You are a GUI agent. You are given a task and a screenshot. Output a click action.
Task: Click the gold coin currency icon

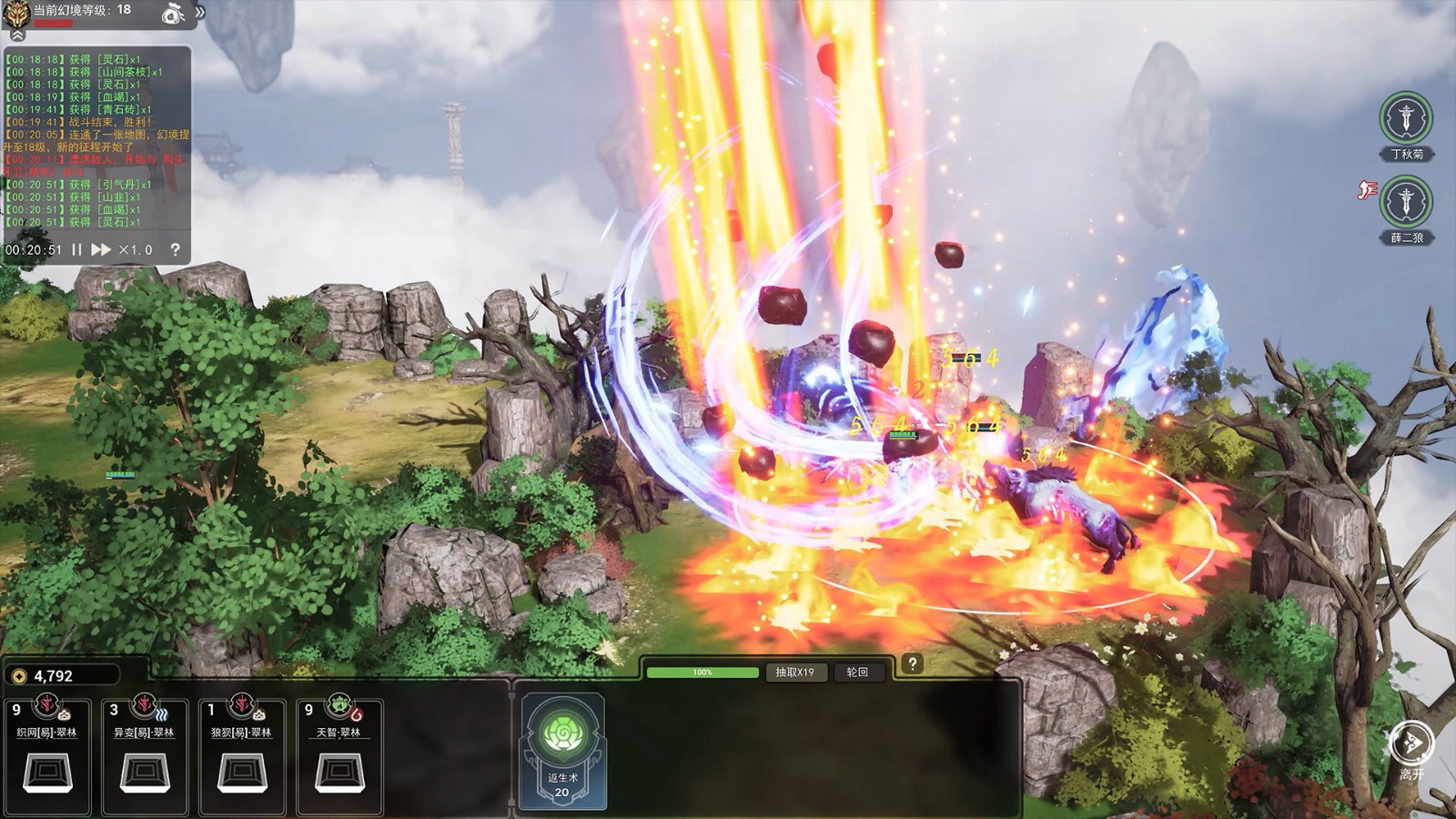coord(20,677)
